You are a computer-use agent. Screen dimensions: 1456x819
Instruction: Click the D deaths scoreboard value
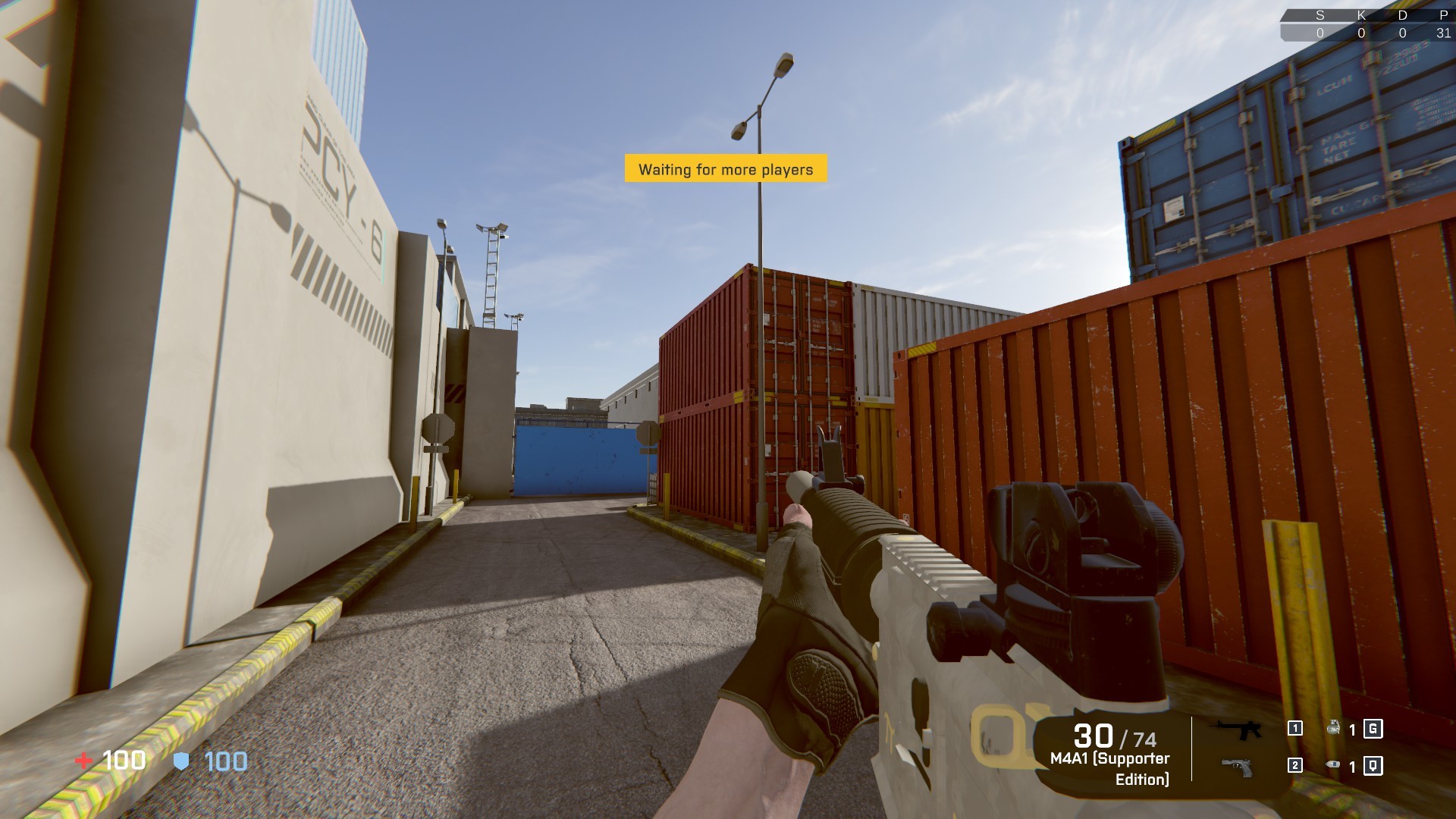(x=1402, y=33)
